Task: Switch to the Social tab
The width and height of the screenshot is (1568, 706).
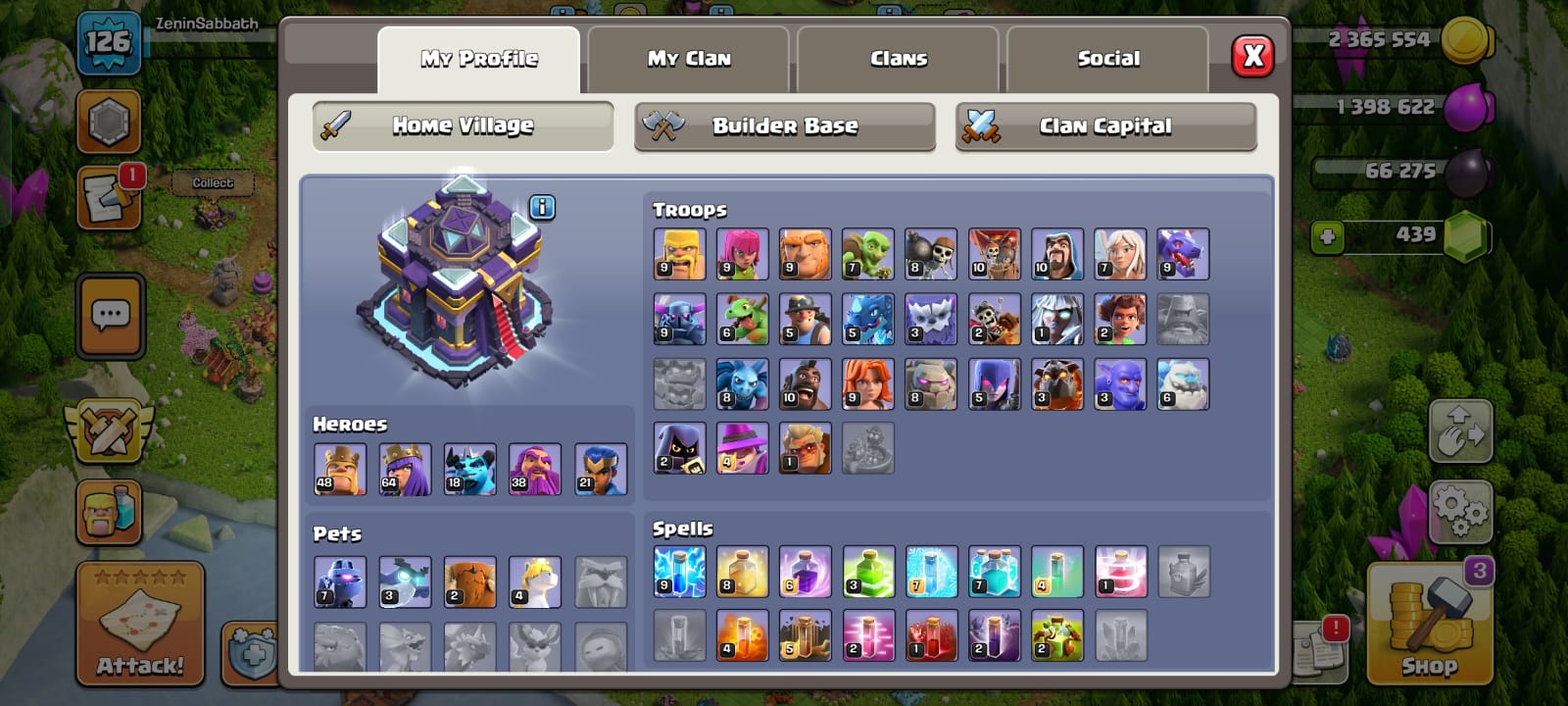Action: point(1107,59)
